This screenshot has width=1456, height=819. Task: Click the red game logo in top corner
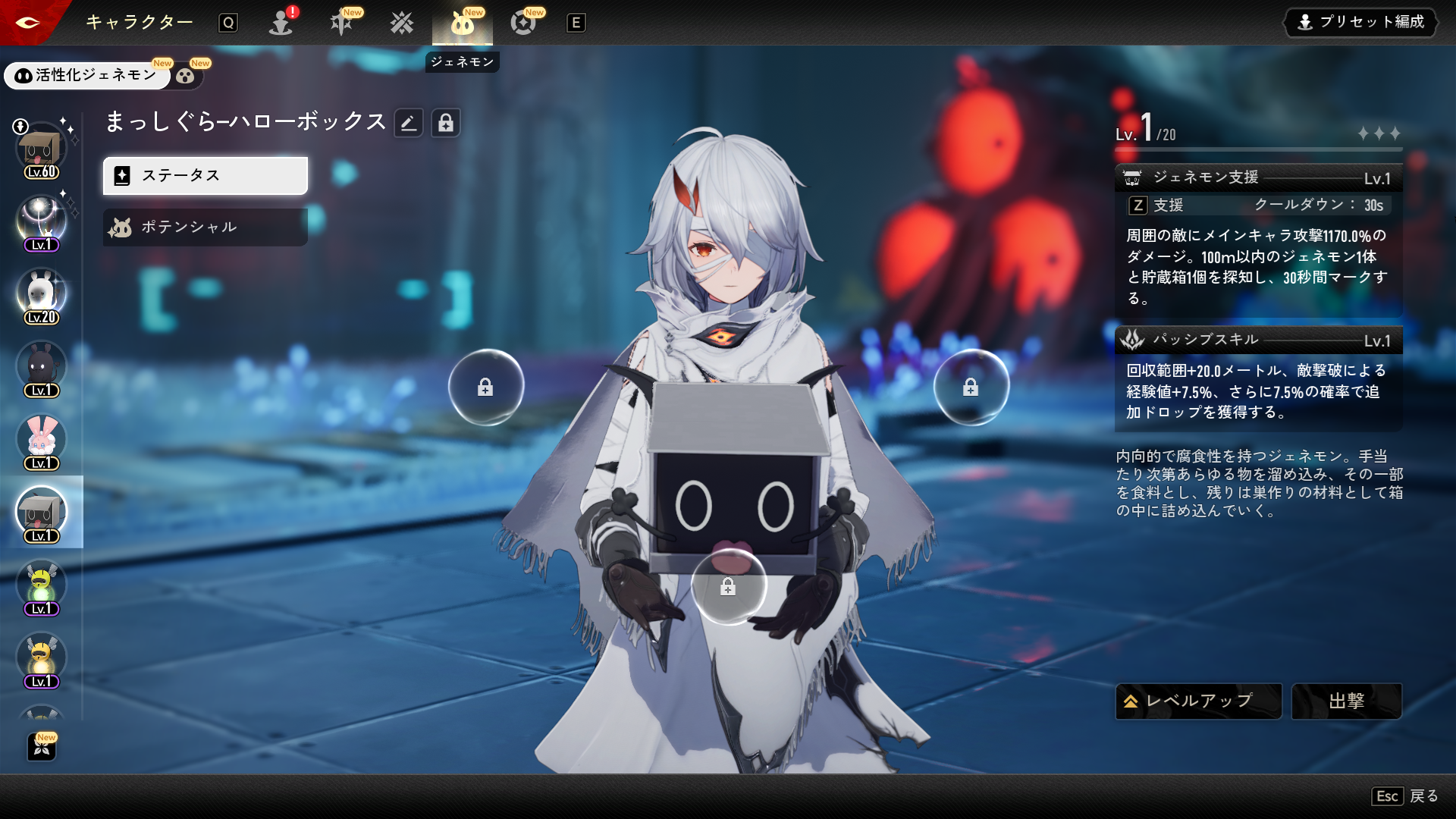[x=28, y=22]
